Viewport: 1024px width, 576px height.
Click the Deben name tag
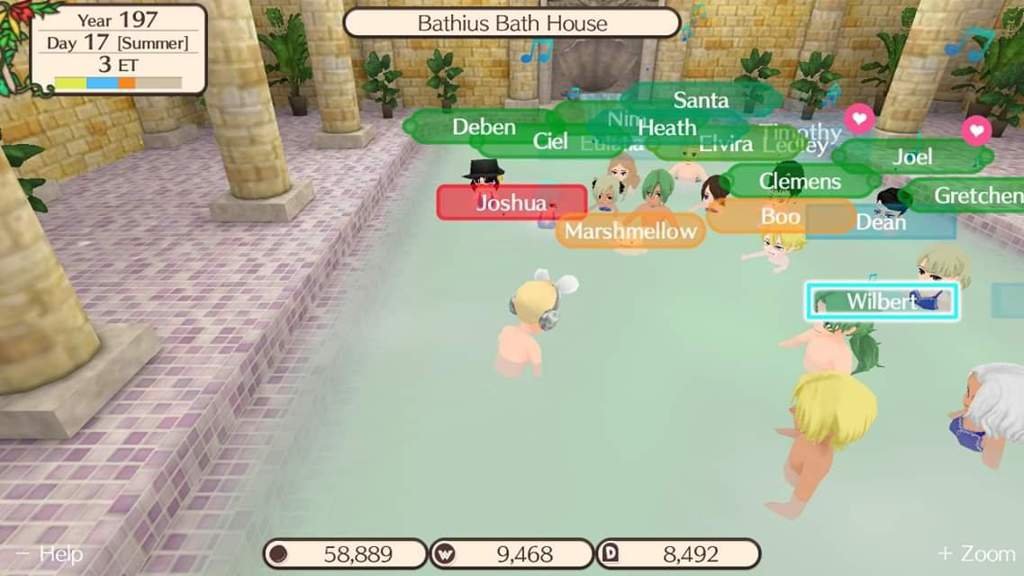click(483, 127)
